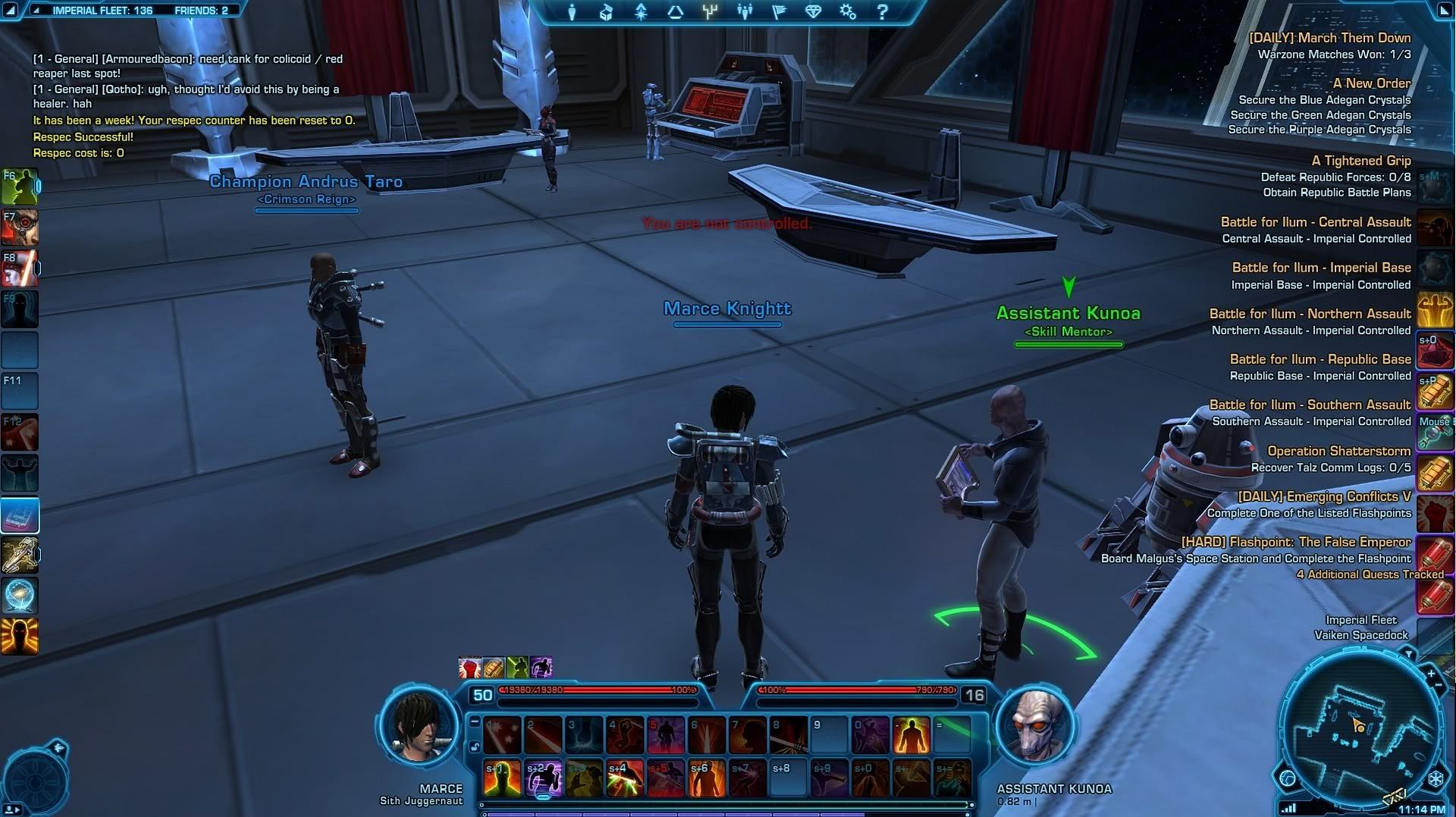Open the Social window using the group-of-people icon
Viewport: 1456px width, 817px height.
click(x=745, y=12)
